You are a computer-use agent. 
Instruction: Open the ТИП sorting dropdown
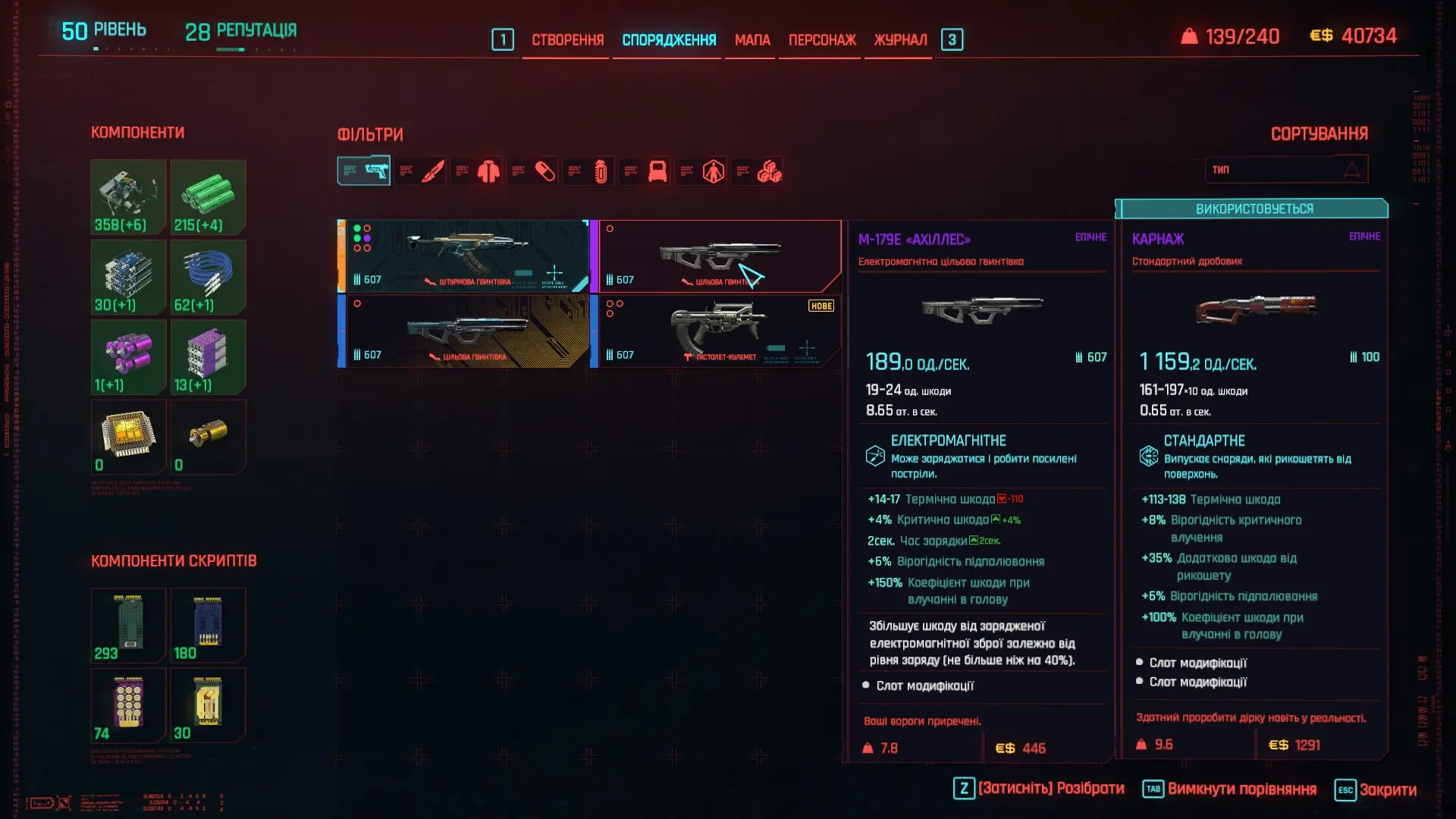(x=1286, y=169)
